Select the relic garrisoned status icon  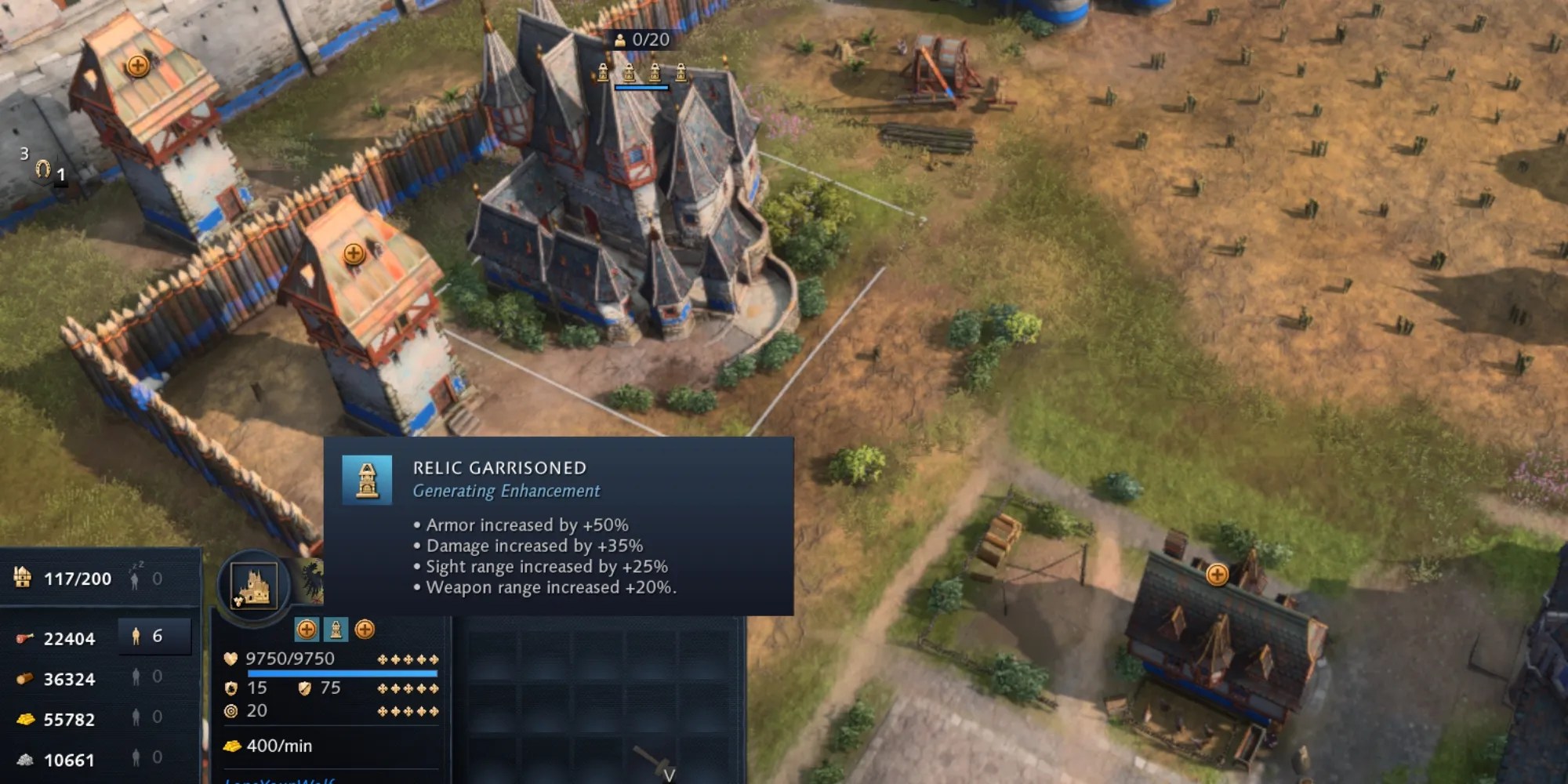[336, 629]
